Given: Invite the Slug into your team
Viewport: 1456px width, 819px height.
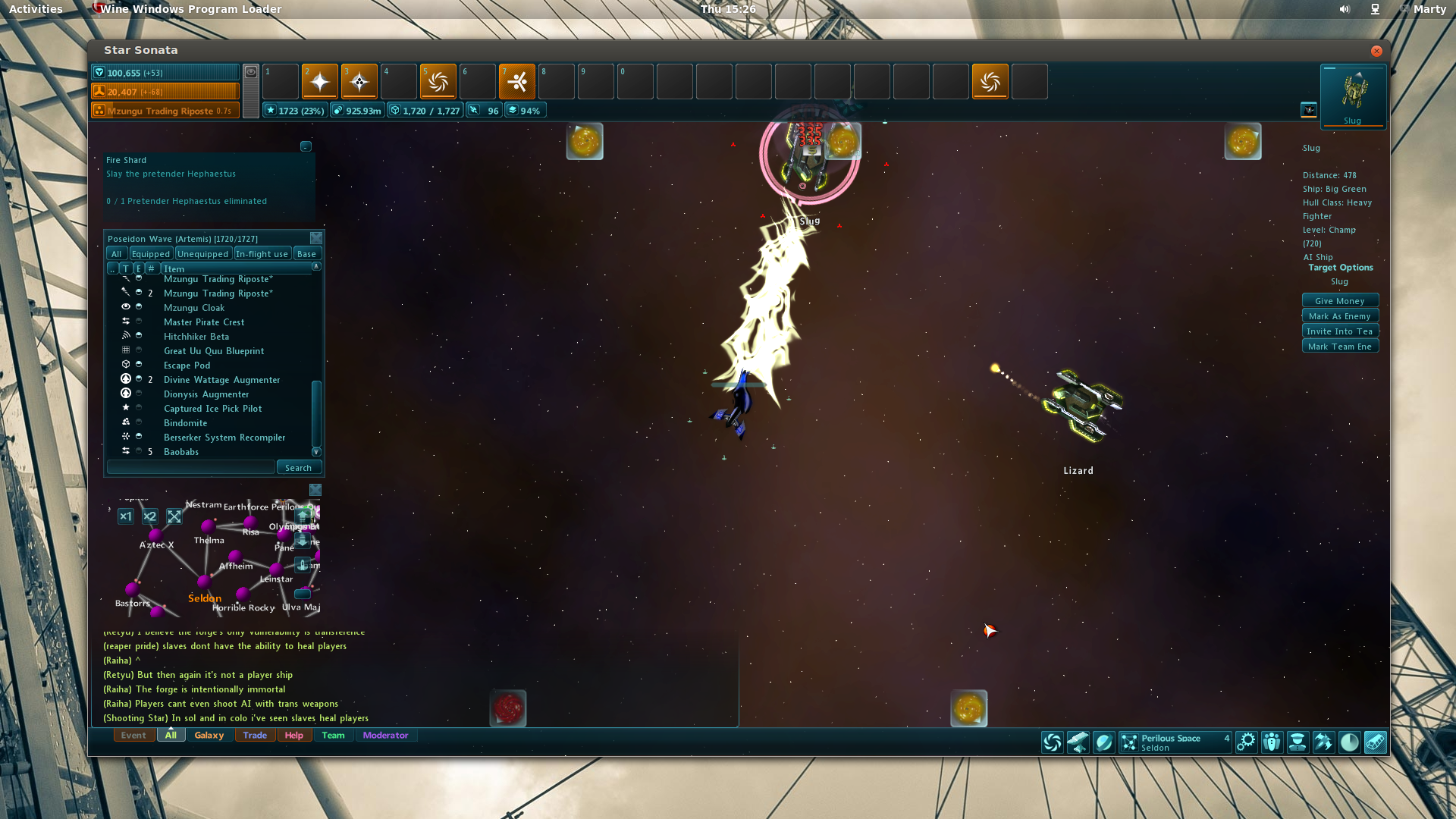Looking at the screenshot, I should pos(1339,331).
